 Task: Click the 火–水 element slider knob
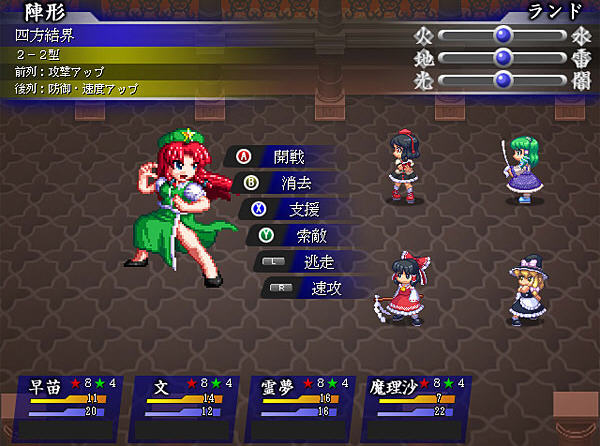[x=503, y=34]
